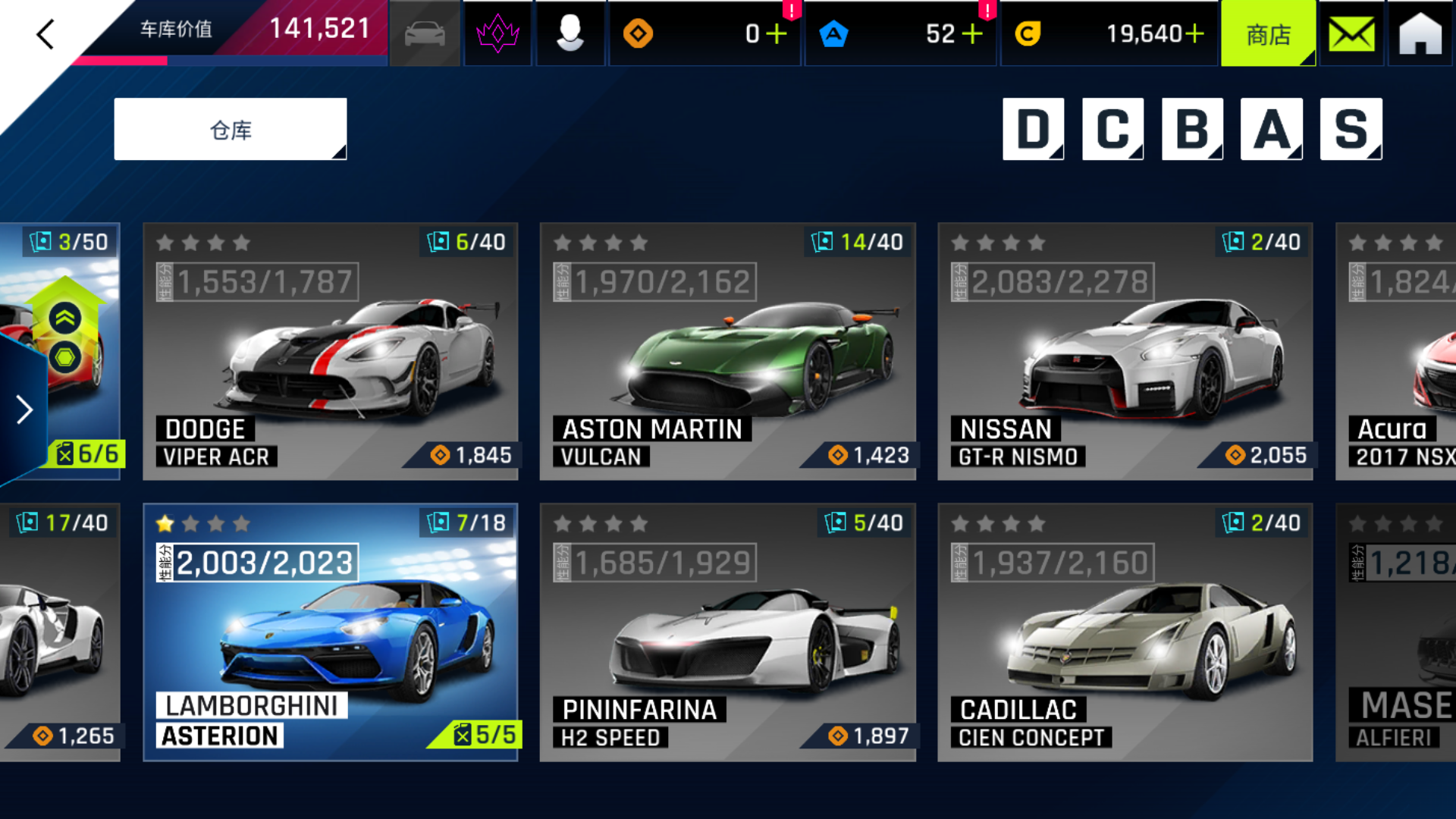Select the Dodge Viper ACR card

click(x=331, y=352)
